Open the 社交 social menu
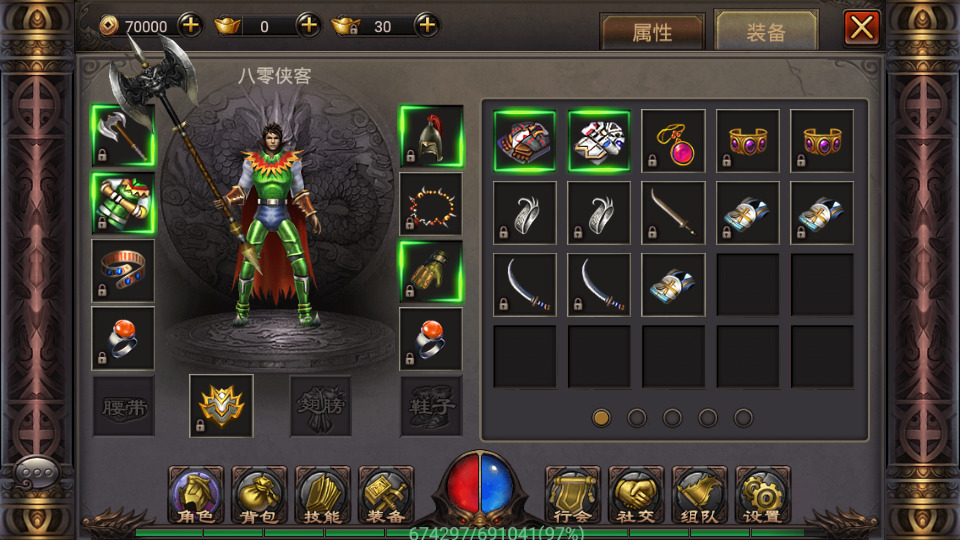 [x=636, y=495]
